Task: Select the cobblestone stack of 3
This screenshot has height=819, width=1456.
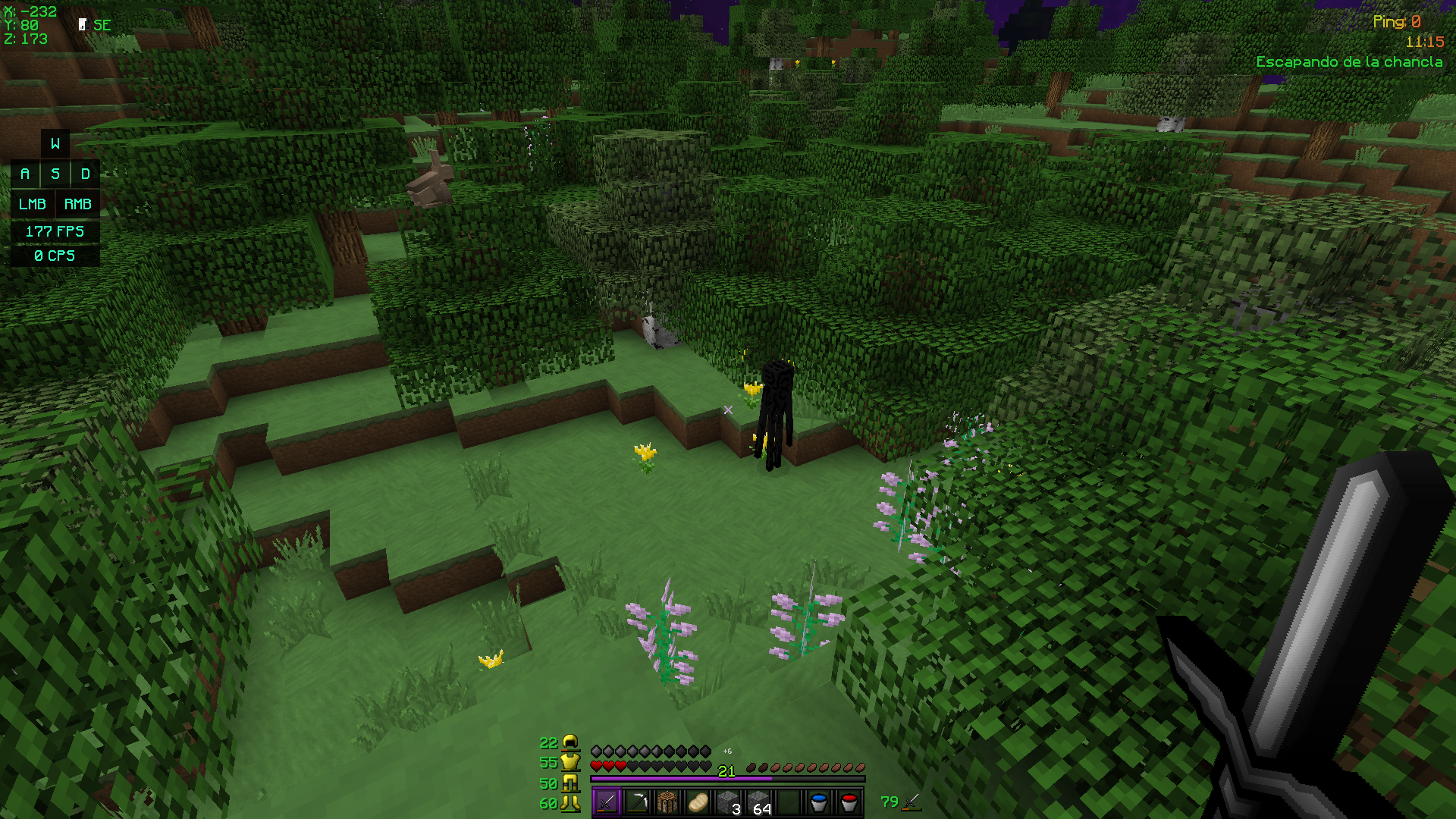Action: [728, 802]
